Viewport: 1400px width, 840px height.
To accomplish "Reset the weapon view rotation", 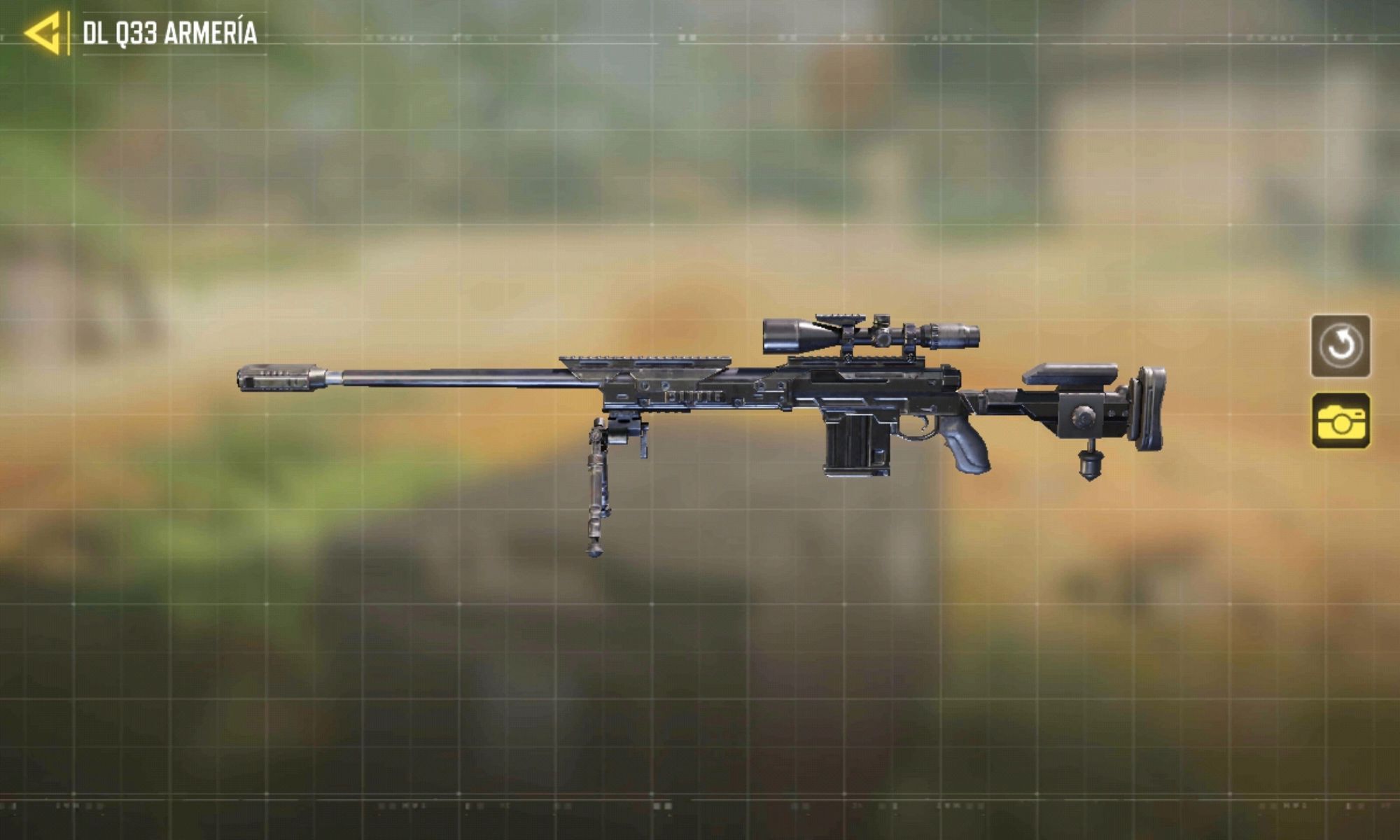I will click(1340, 346).
